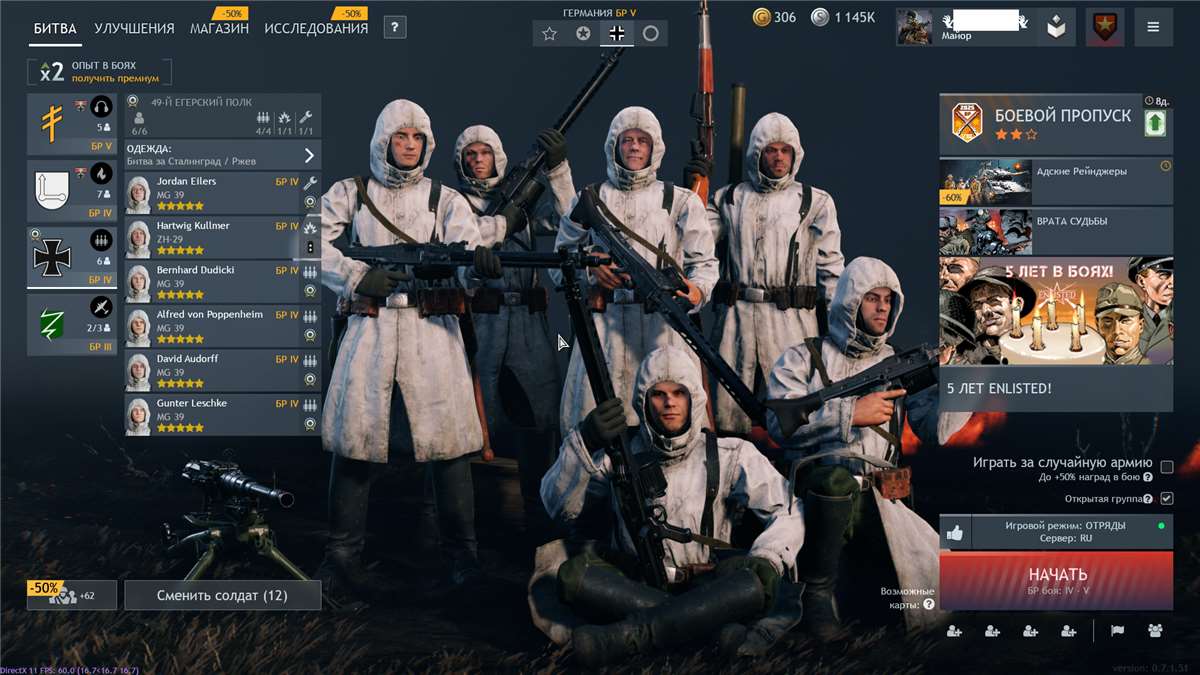View the Адские Рейнджеры offer
1200x675 pixels.
coord(1056,181)
